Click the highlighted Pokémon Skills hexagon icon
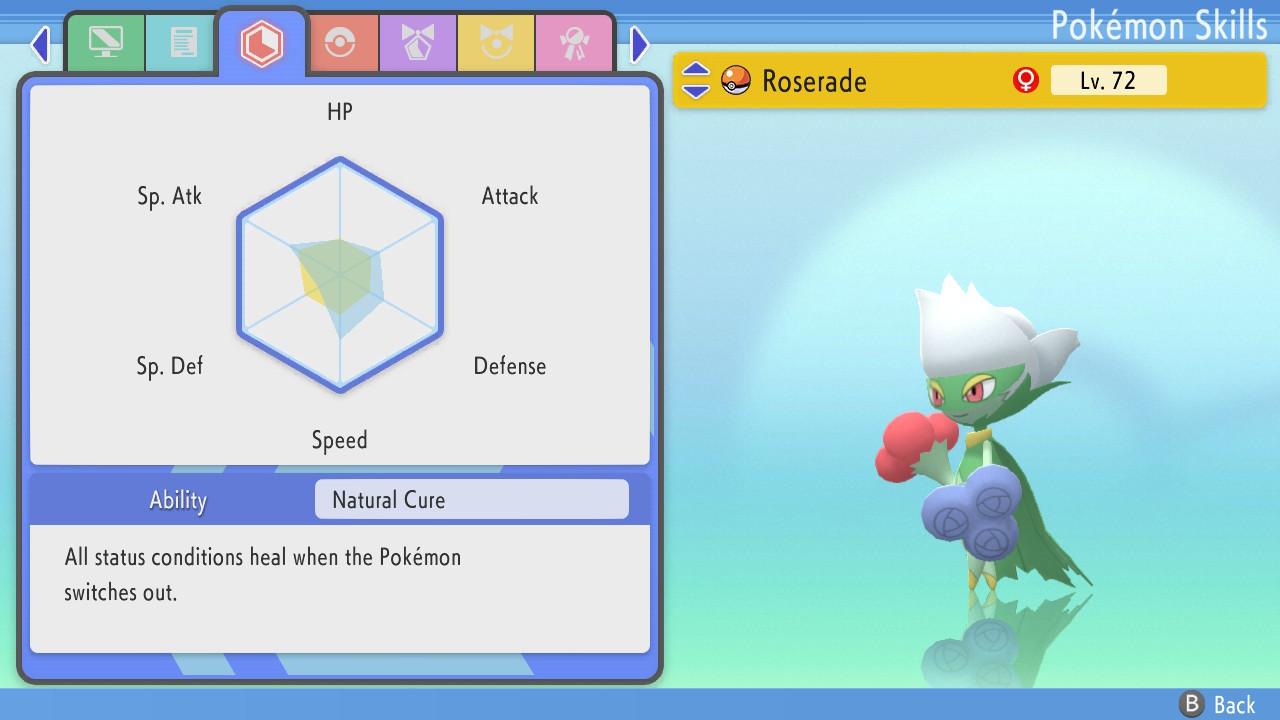The image size is (1280, 720). coord(262,42)
